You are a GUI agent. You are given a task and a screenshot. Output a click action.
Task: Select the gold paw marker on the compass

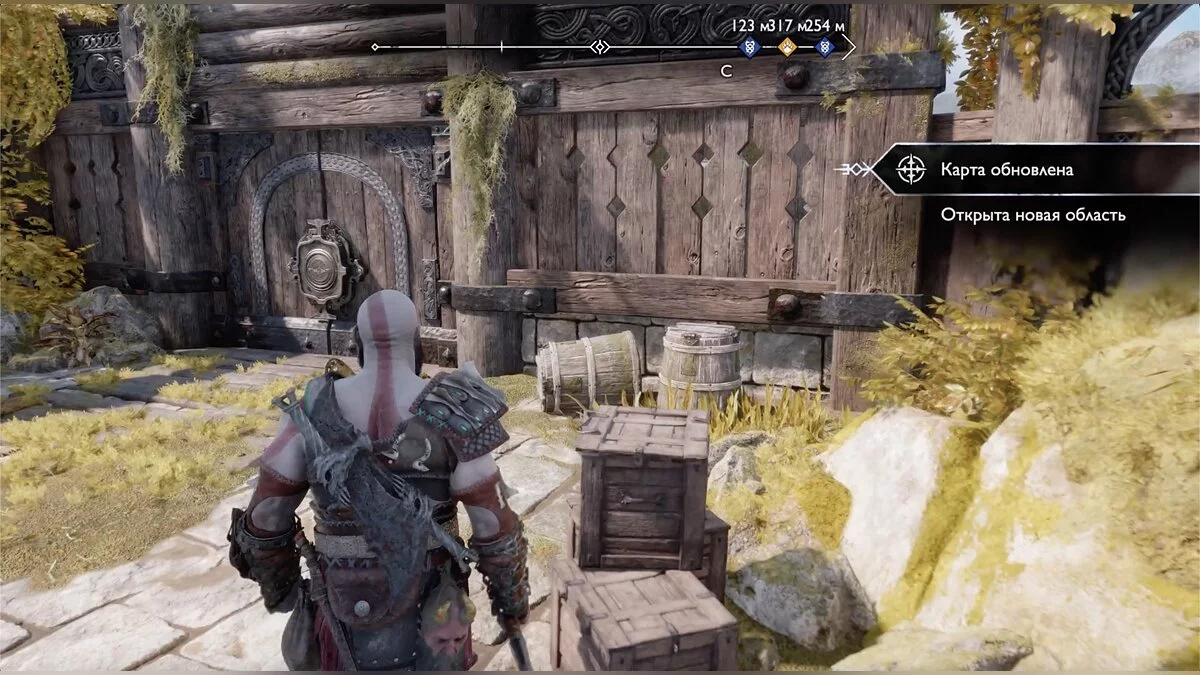point(787,47)
